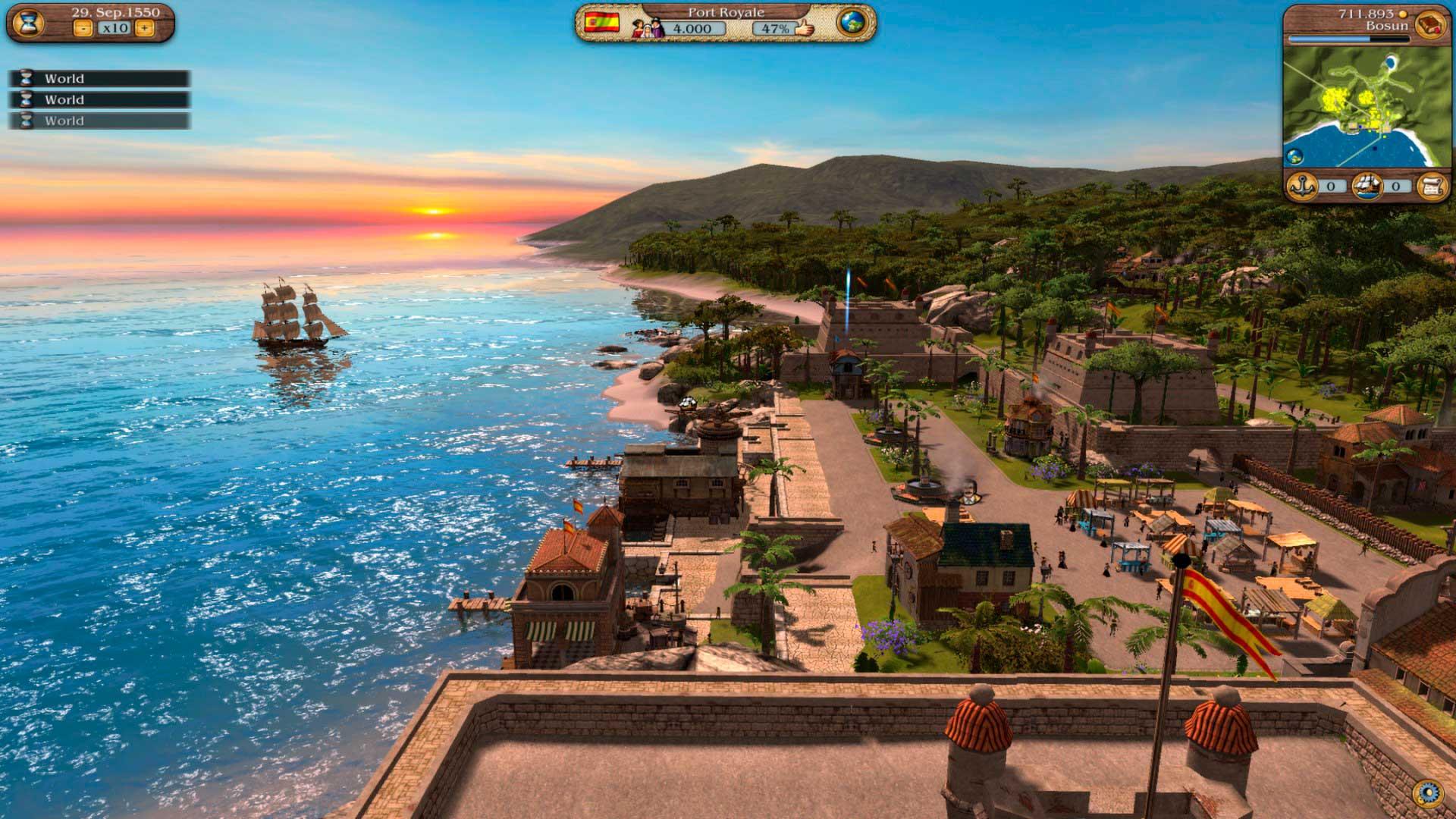Screen dimensions: 1456x819
Task: Decrease game speed with the minus button
Action: (x=83, y=28)
